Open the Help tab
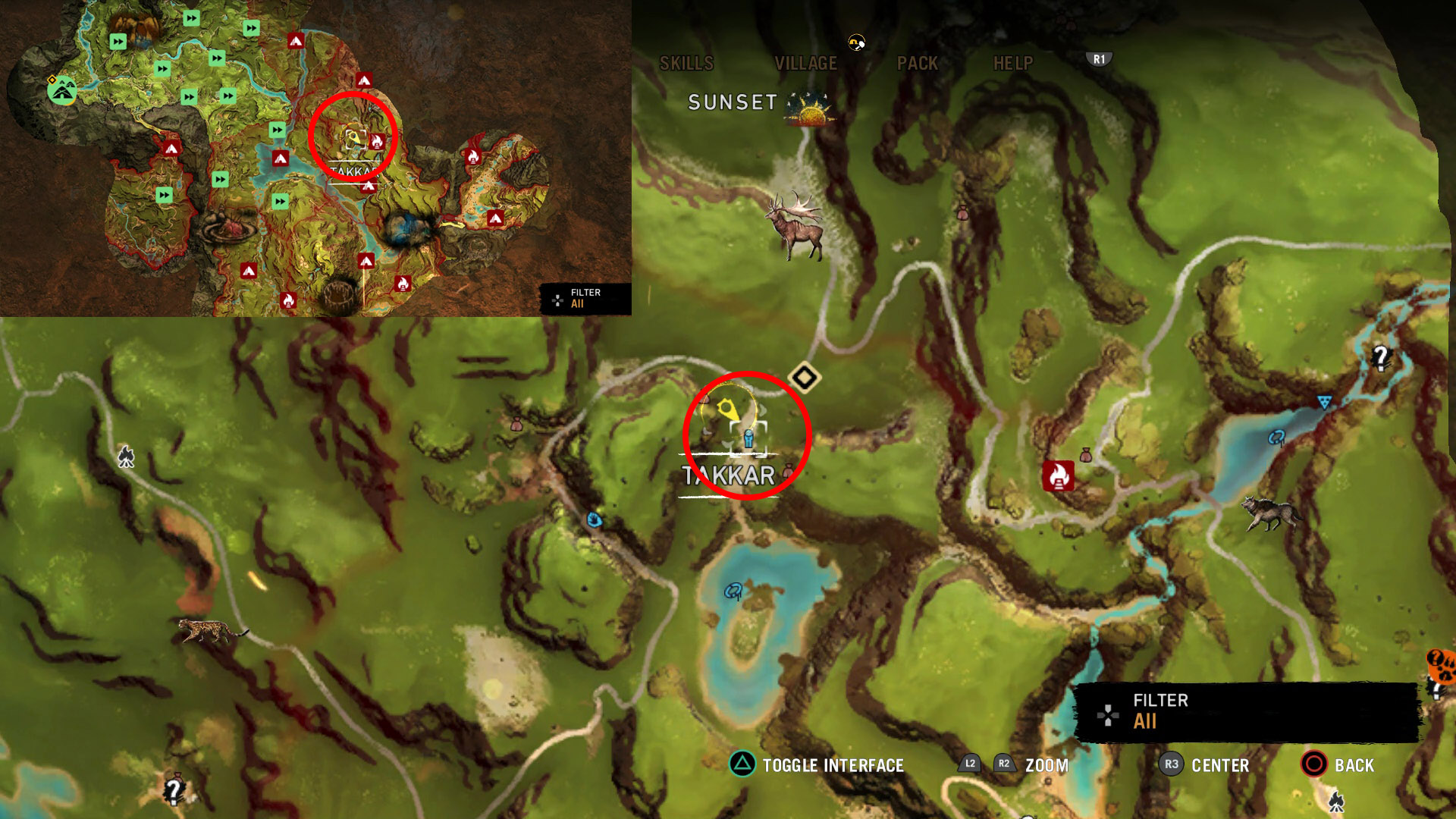Screen dimensions: 1456x819 pos(1013,64)
